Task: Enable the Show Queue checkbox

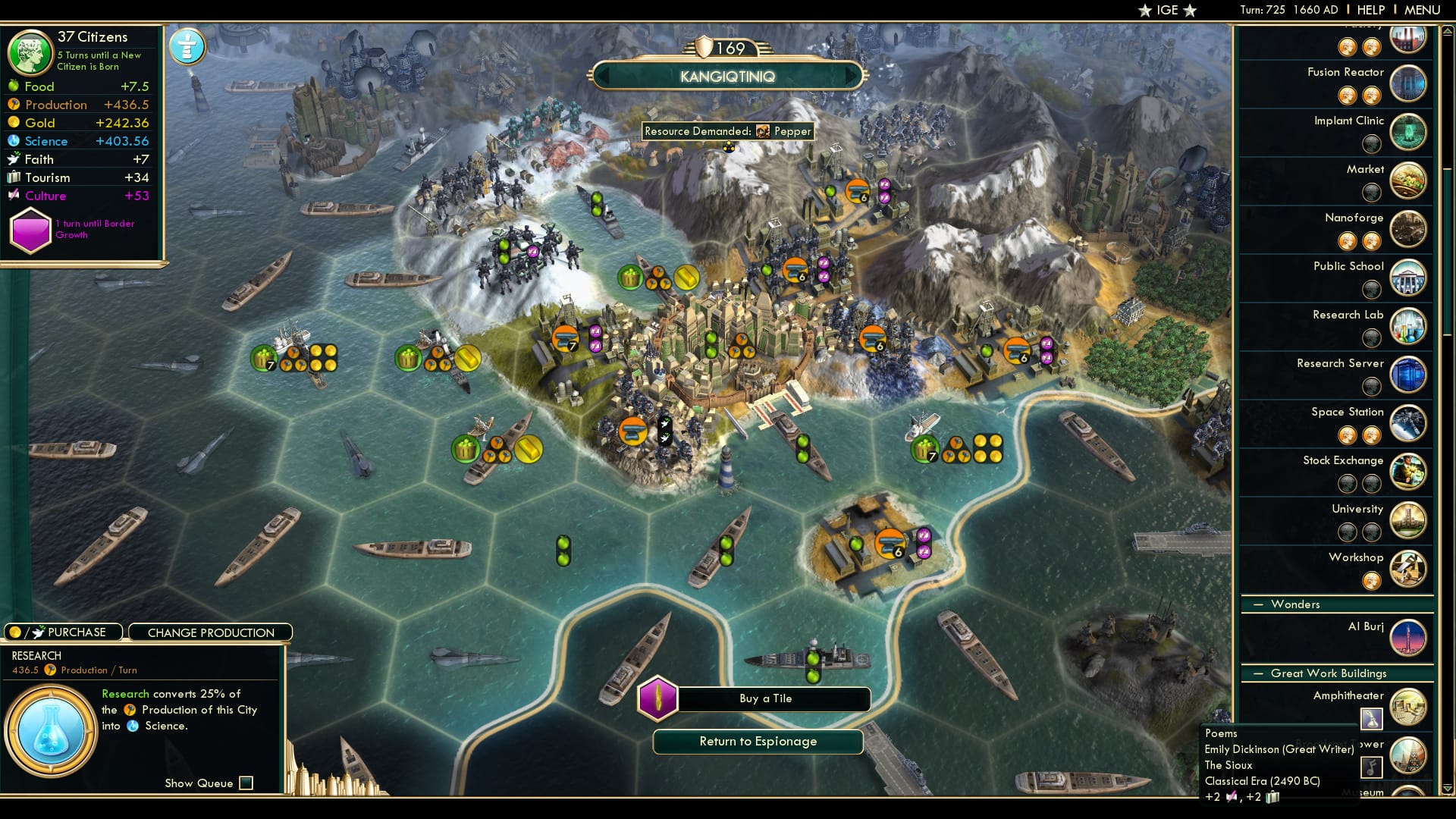Action: point(245,782)
